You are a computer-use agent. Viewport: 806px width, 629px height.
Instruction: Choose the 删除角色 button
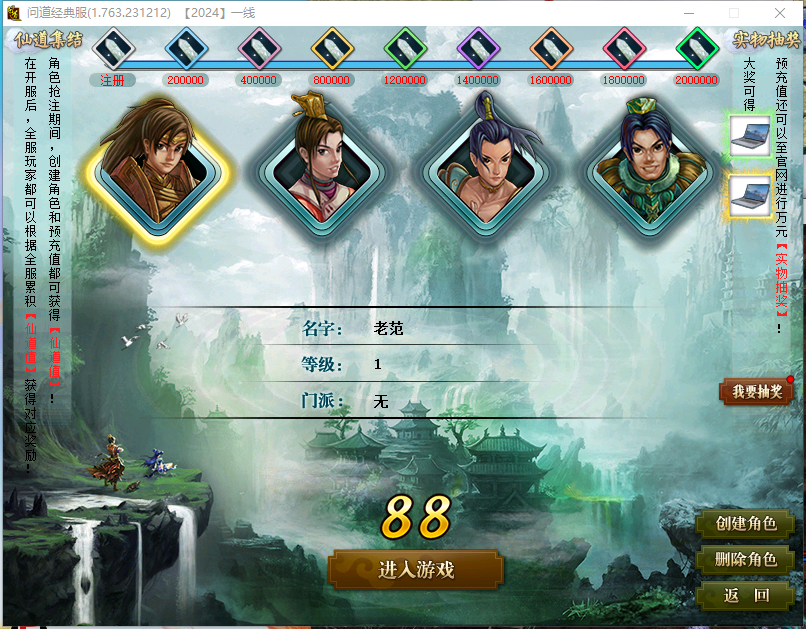(746, 560)
